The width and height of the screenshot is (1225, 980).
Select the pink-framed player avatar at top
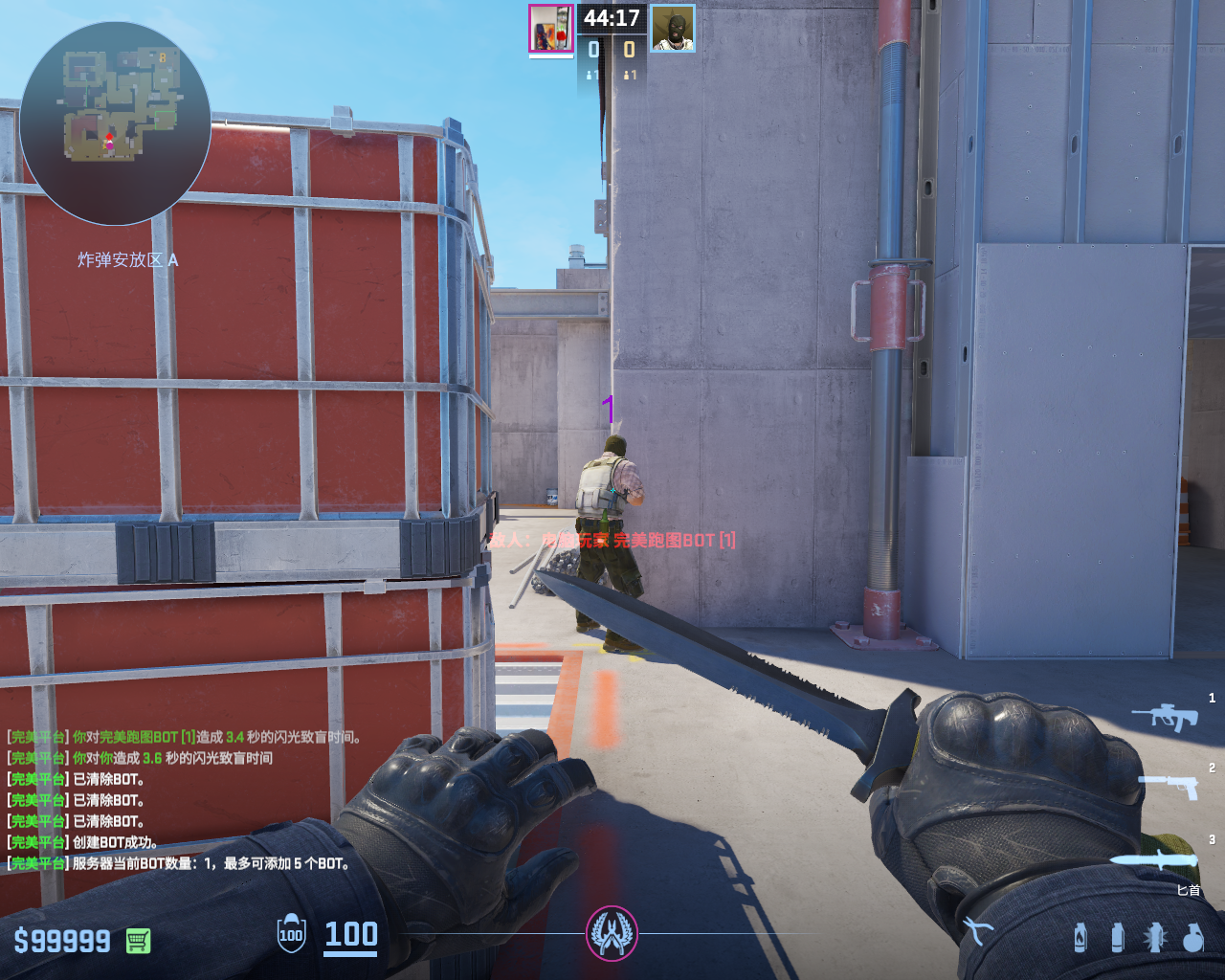click(x=550, y=28)
